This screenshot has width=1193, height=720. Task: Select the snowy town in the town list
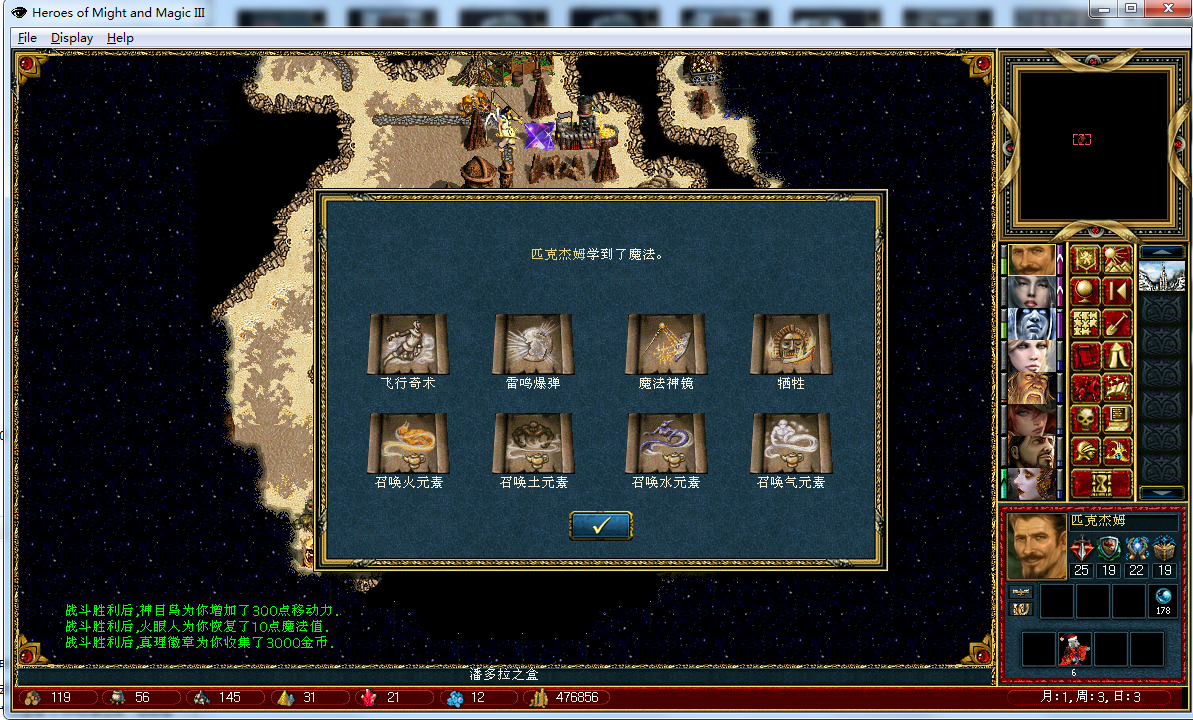click(1161, 275)
